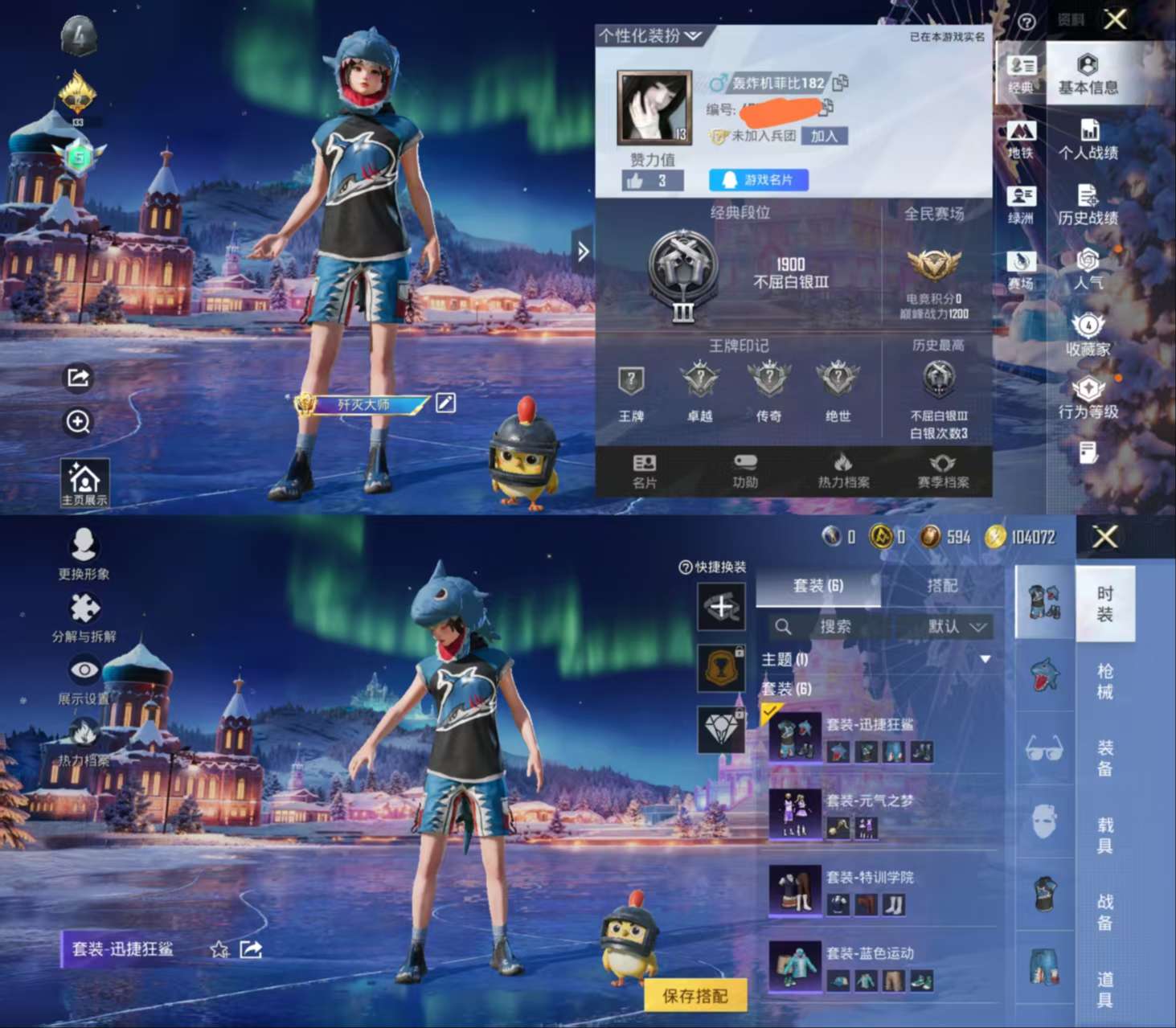Close the profile panel with the top X
1176x1028 pixels.
coord(1115,19)
